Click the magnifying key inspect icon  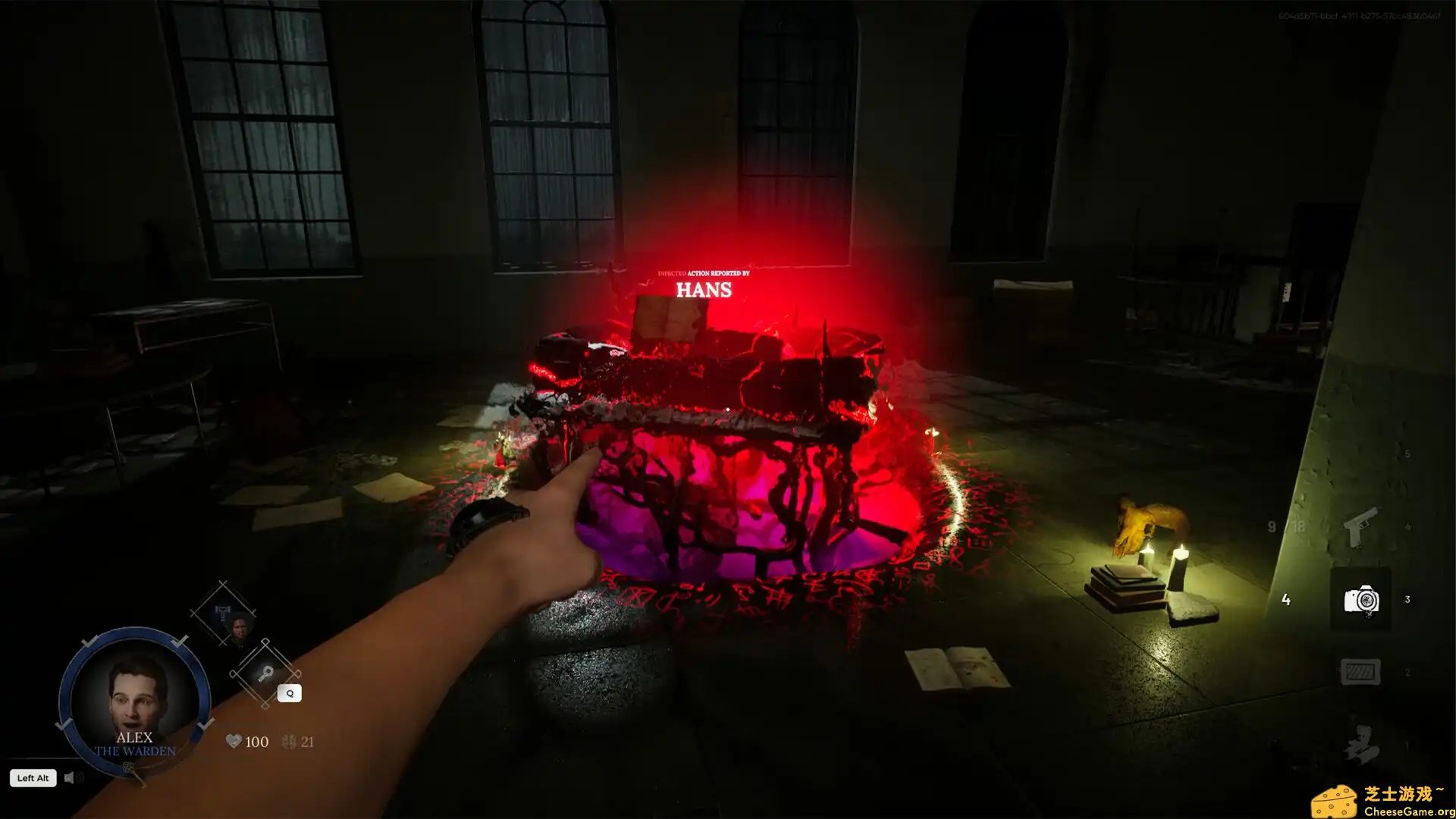click(265, 673)
